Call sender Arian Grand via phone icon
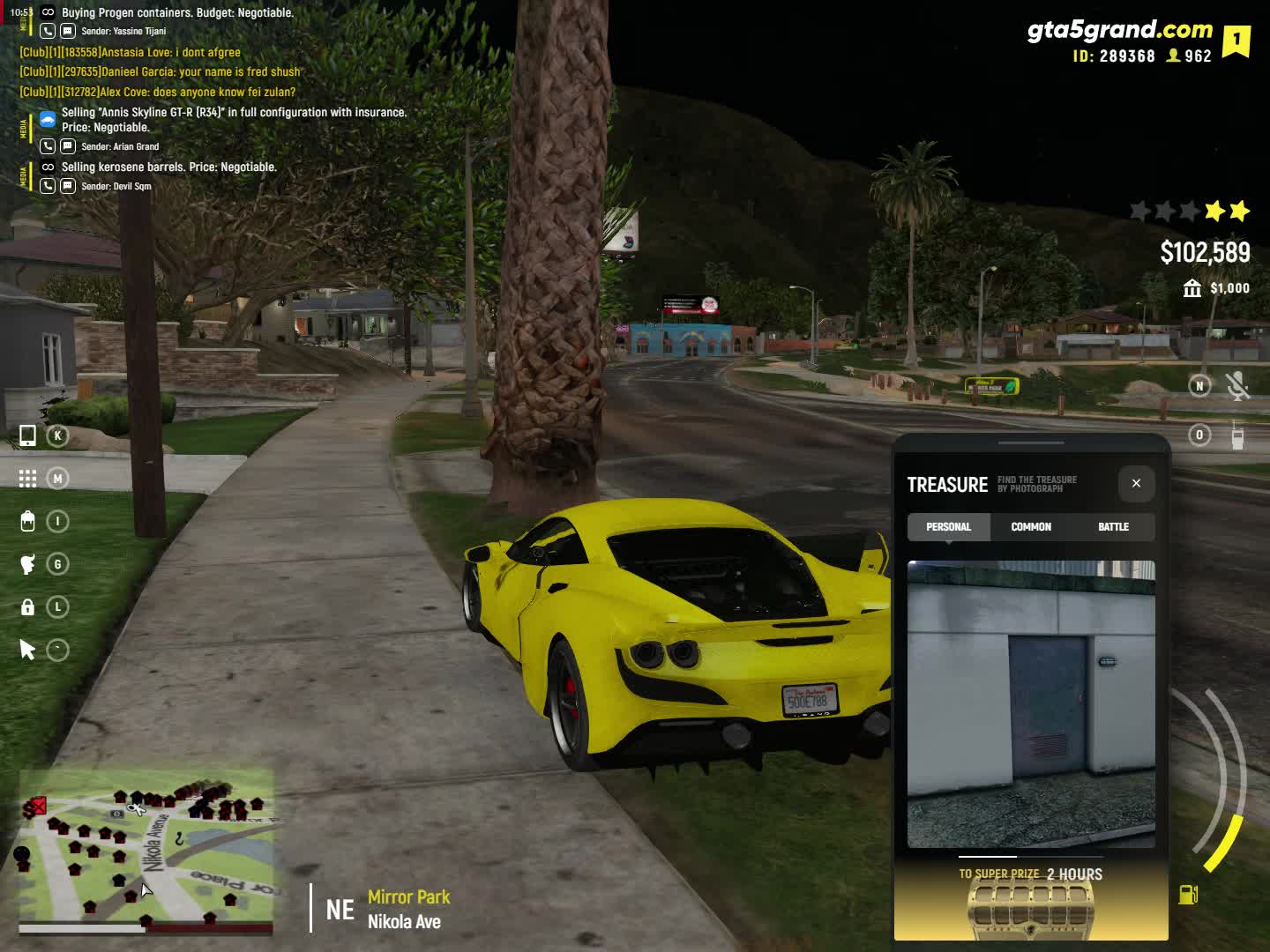This screenshot has width=1270, height=952. [x=48, y=146]
